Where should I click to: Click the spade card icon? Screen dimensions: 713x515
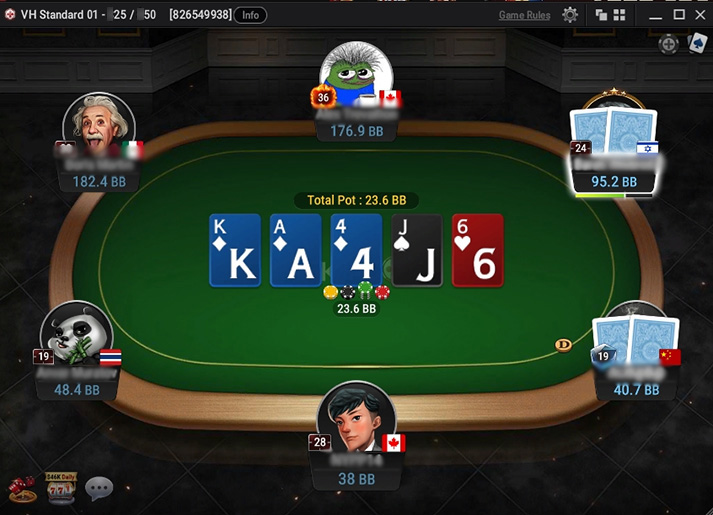(x=697, y=44)
